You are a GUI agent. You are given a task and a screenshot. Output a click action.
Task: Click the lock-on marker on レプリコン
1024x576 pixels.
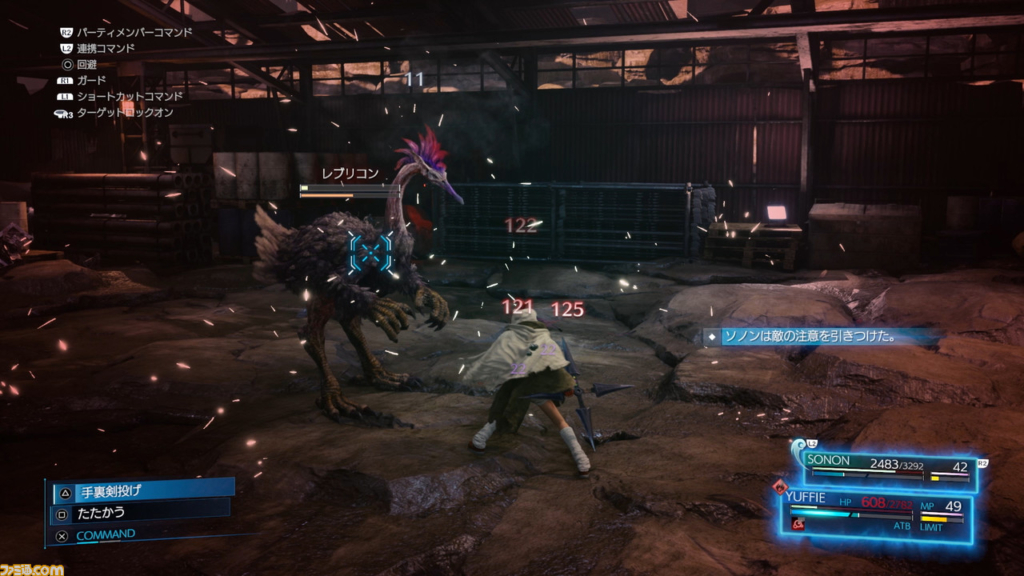[x=370, y=252]
